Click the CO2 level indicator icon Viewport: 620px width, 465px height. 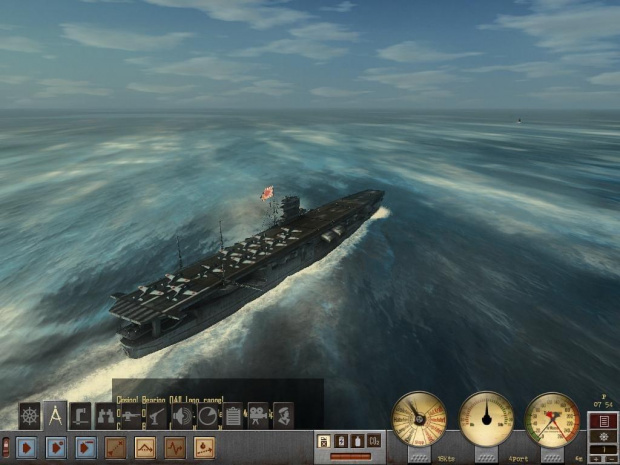(x=374, y=440)
